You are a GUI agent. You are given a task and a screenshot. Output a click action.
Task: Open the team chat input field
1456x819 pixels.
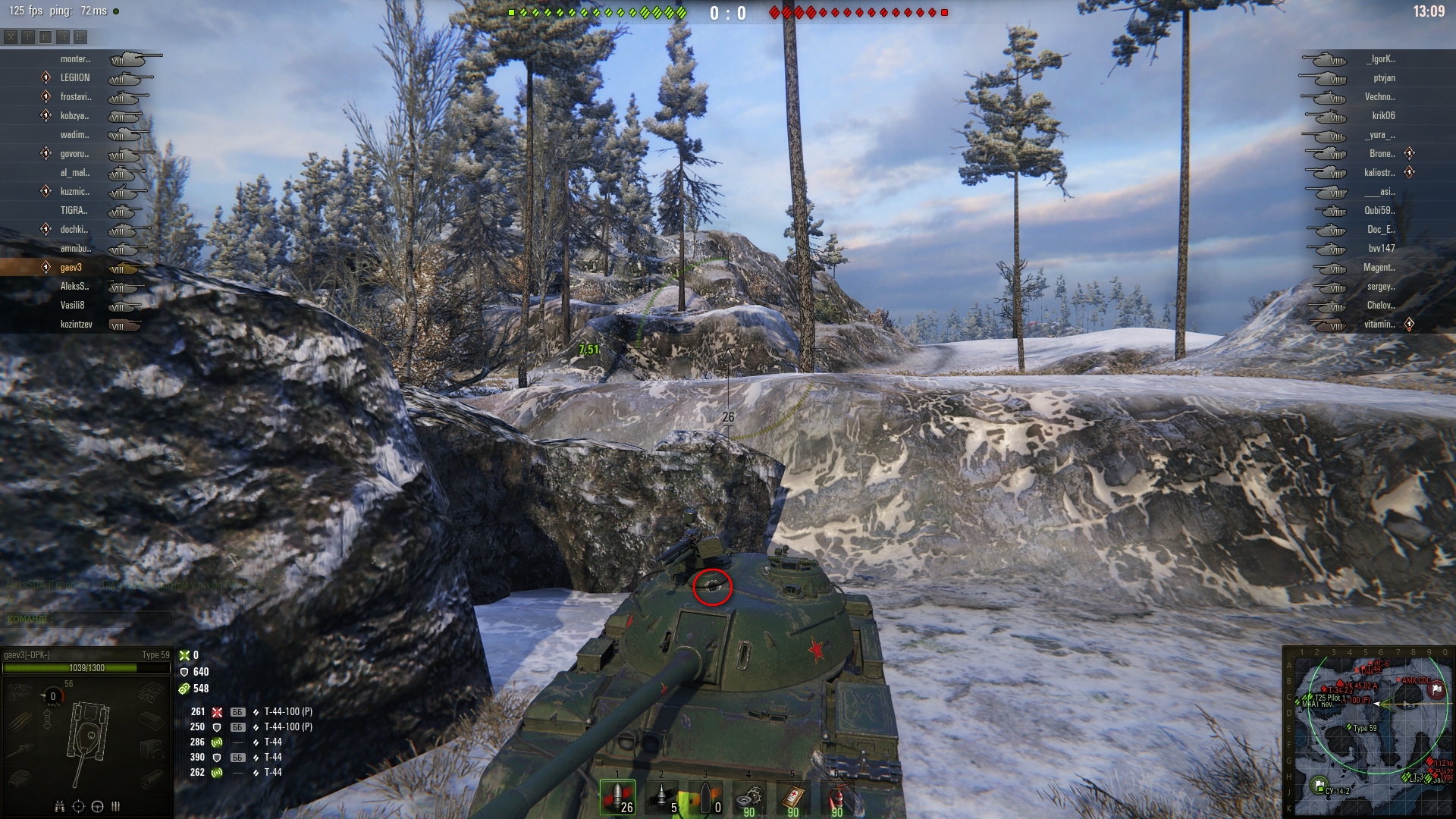87,619
